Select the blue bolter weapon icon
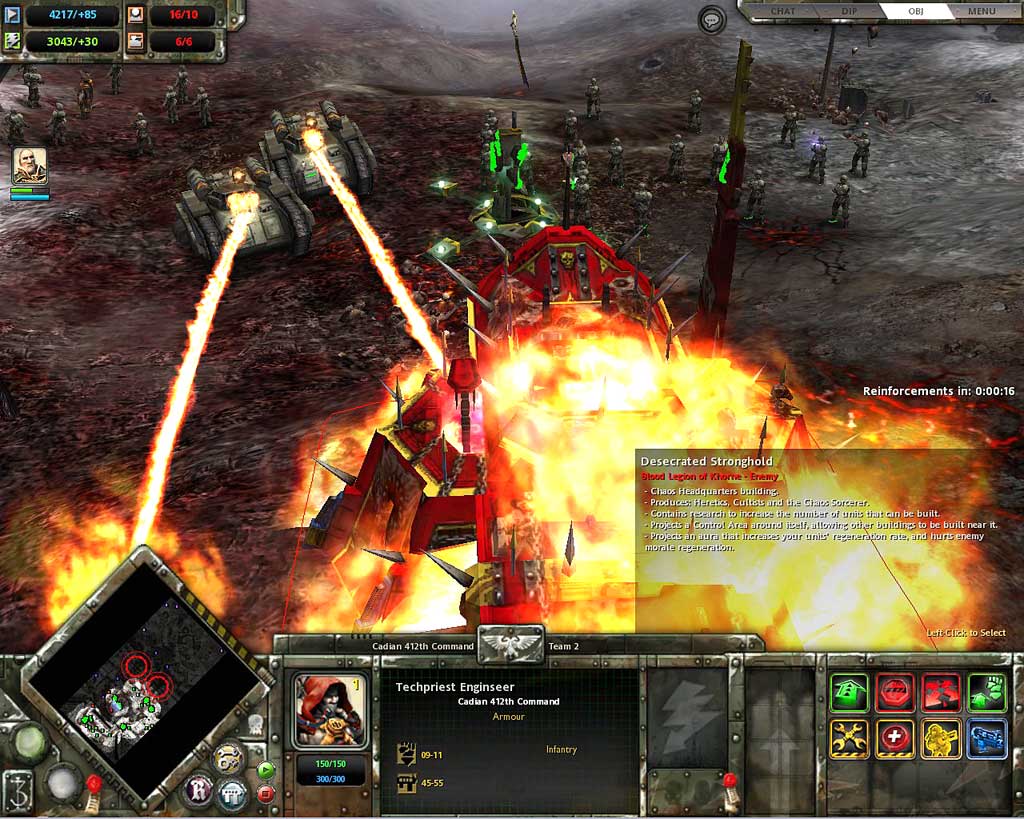Screen dimensions: 1024x819 point(987,739)
